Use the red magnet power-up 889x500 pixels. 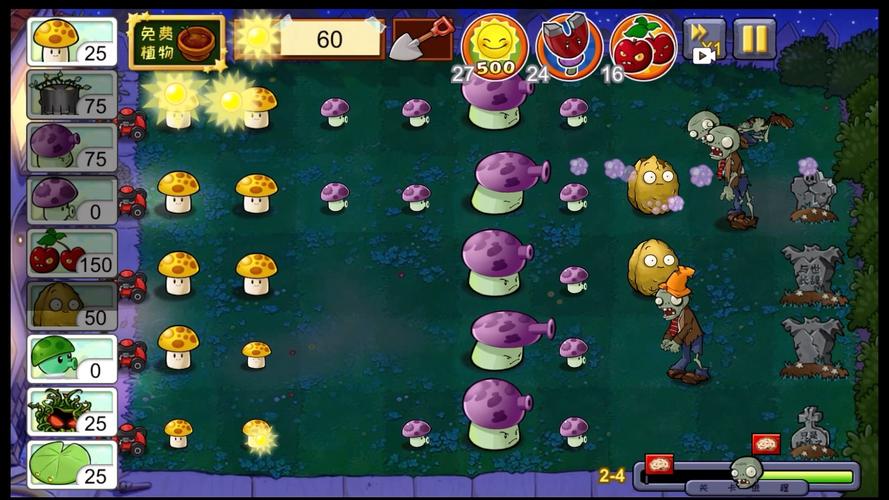pos(569,45)
